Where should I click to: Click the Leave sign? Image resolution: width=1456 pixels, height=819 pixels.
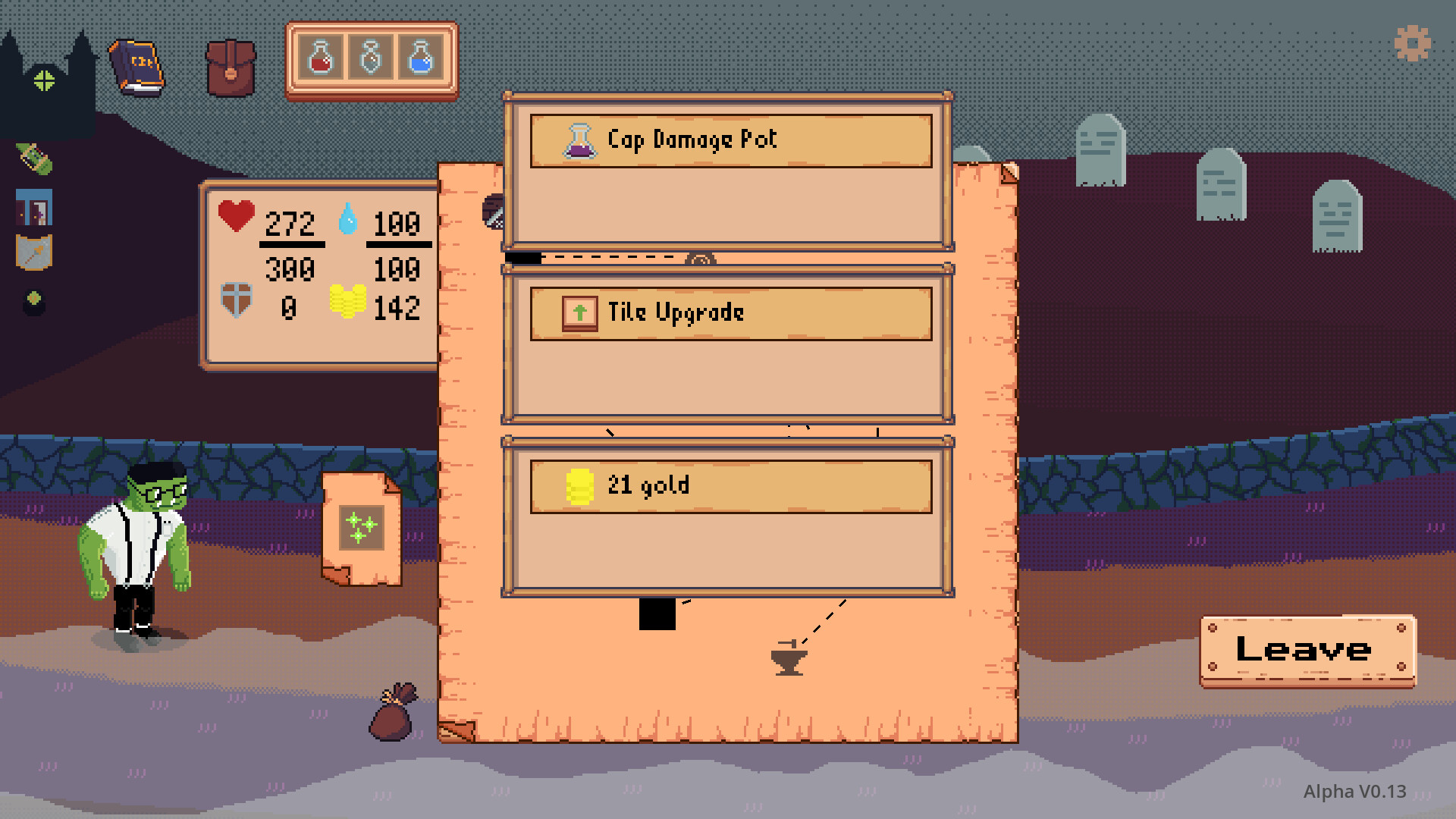[1304, 651]
